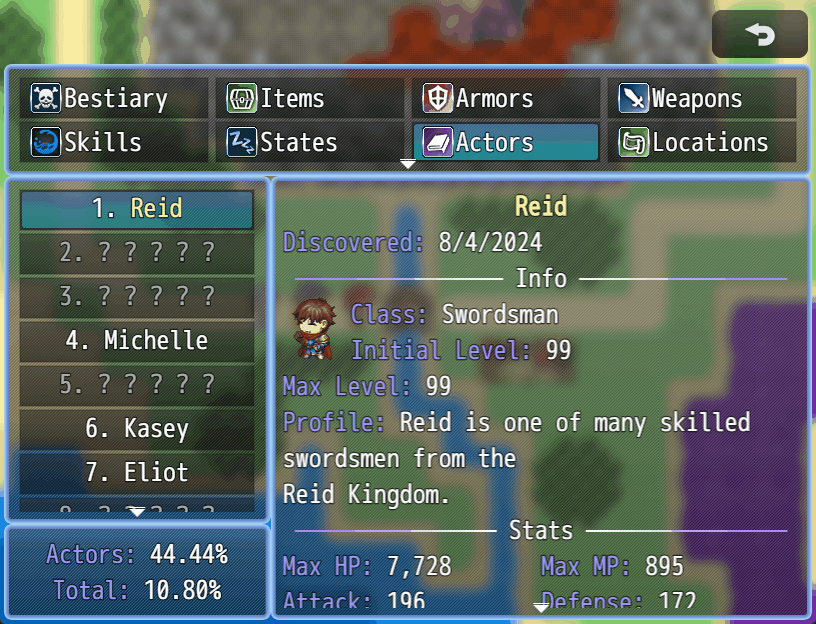Screen dimensions: 816x624
Task: Click the undiscovered entry number 2
Action: pos(137,253)
